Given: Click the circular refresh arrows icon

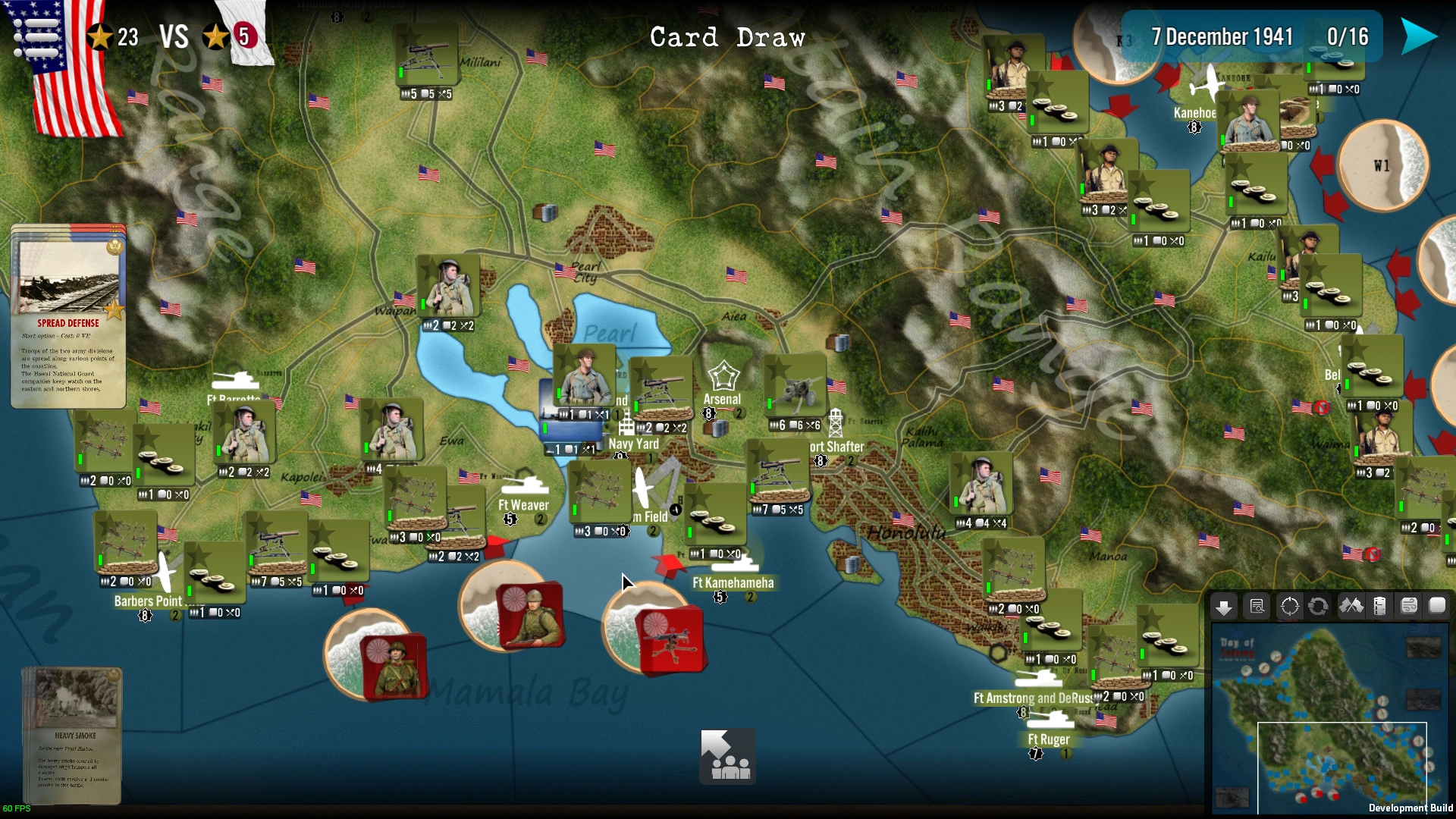Looking at the screenshot, I should 1319,607.
